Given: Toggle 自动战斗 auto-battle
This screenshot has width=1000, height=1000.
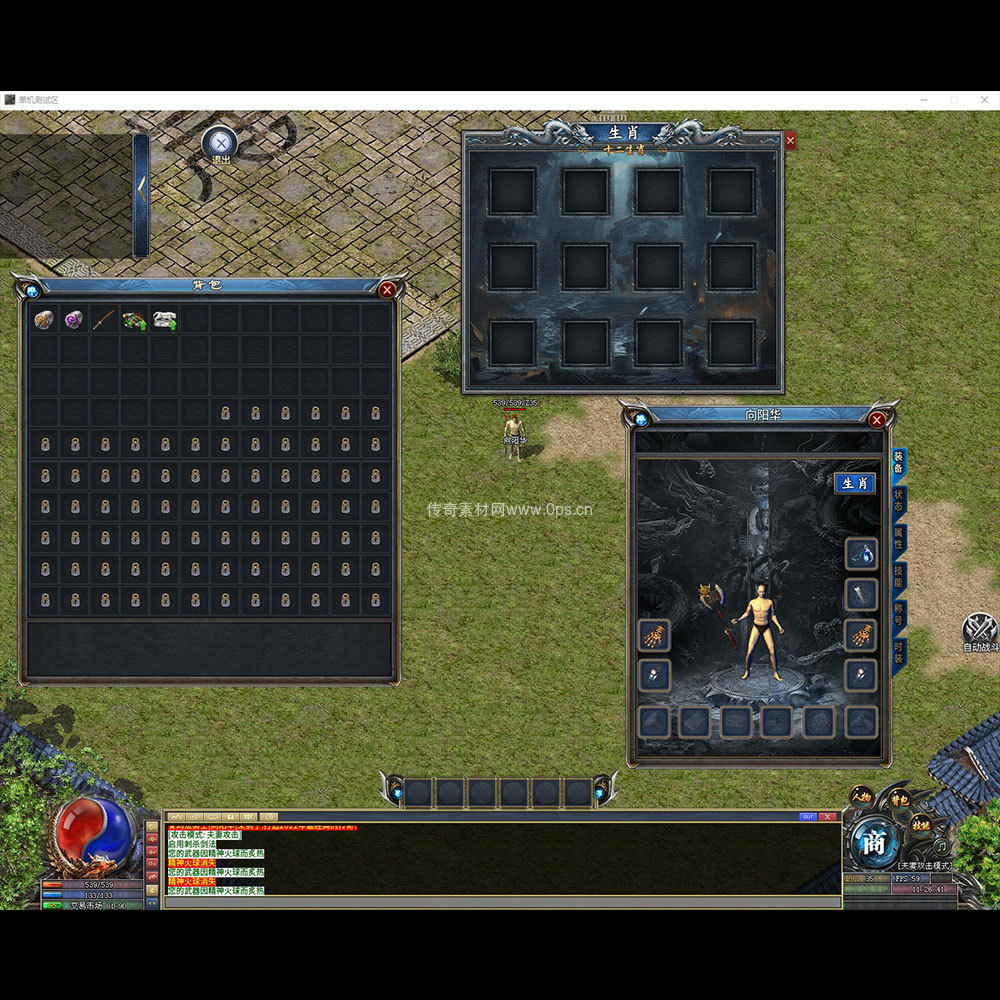Looking at the screenshot, I should [980, 630].
